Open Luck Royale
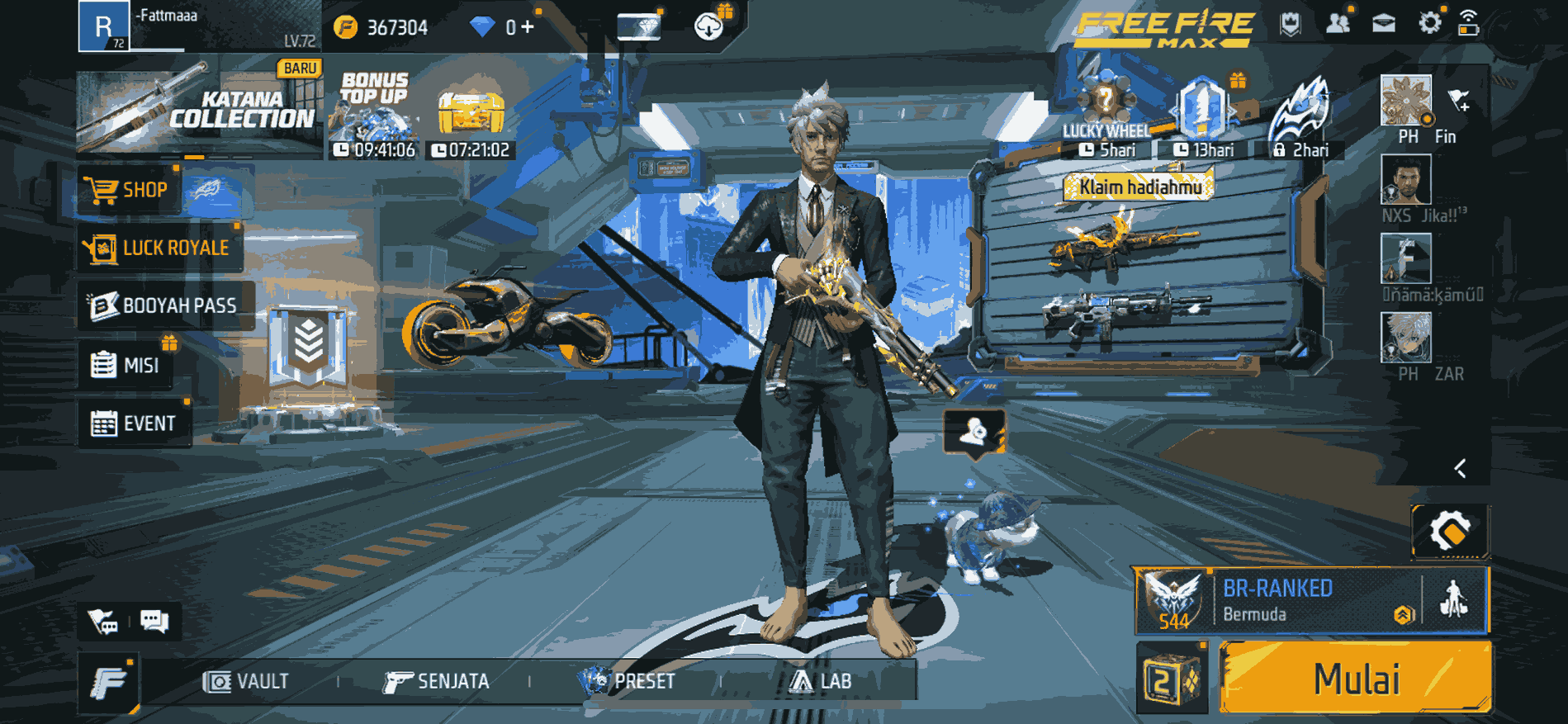This screenshot has height=724, width=1568. point(159,248)
